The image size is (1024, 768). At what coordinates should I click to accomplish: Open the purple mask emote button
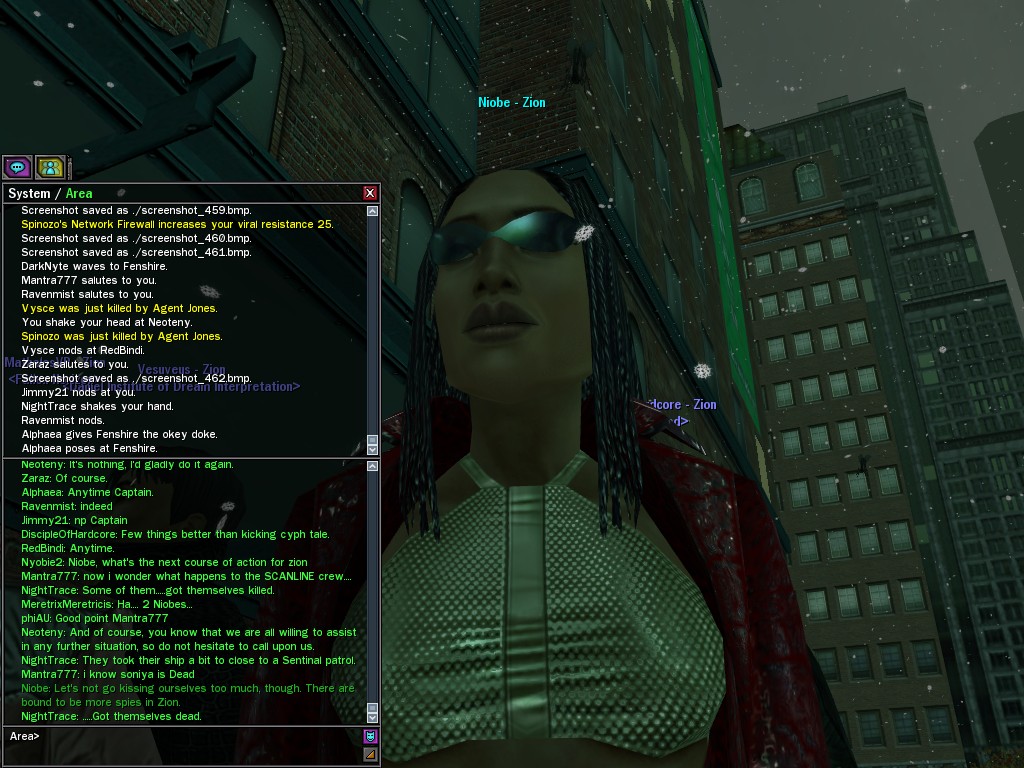coord(370,737)
